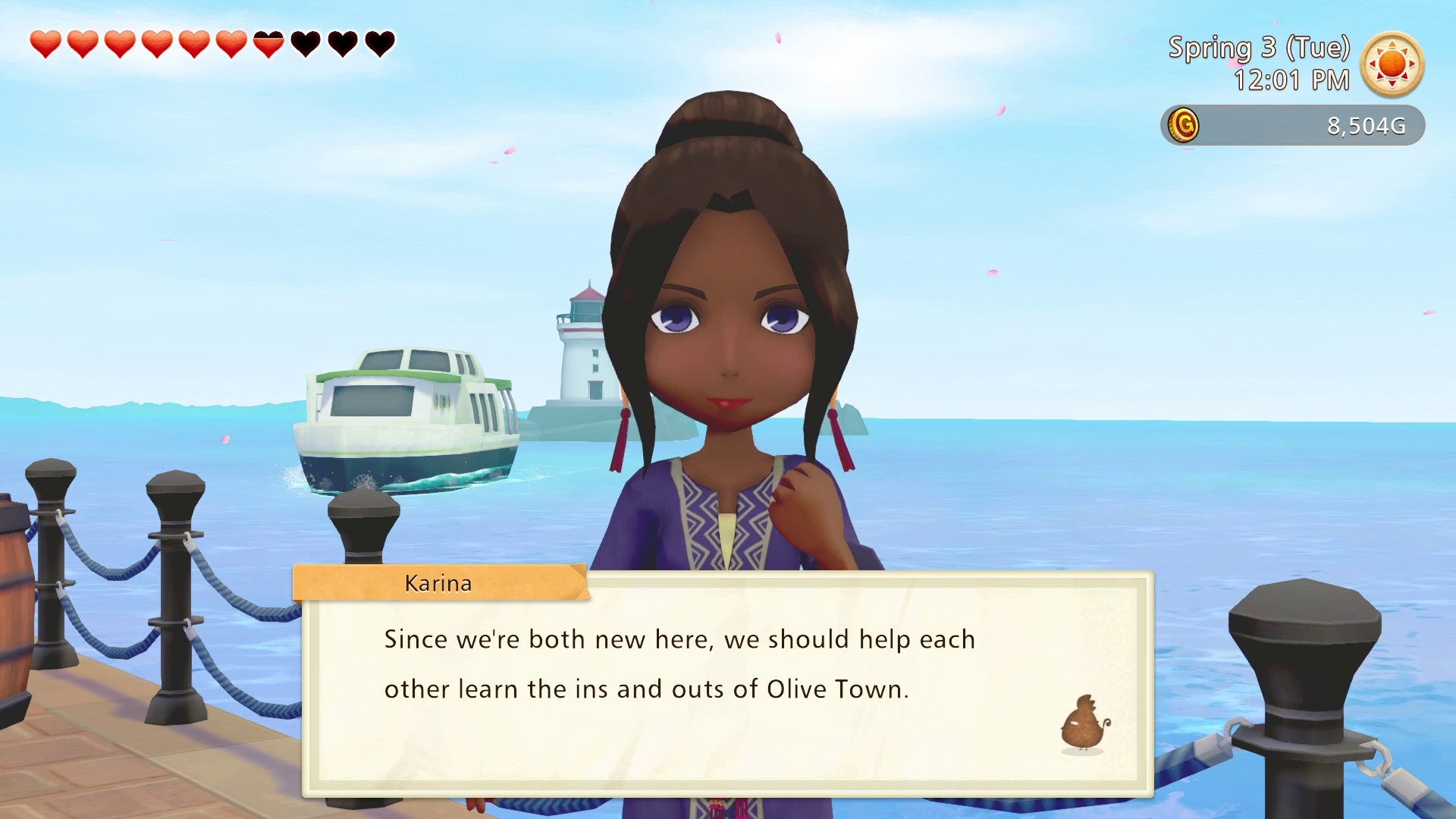This screenshot has height=819, width=1456.
Task: Click the first full red heart
Action: [x=44, y=44]
